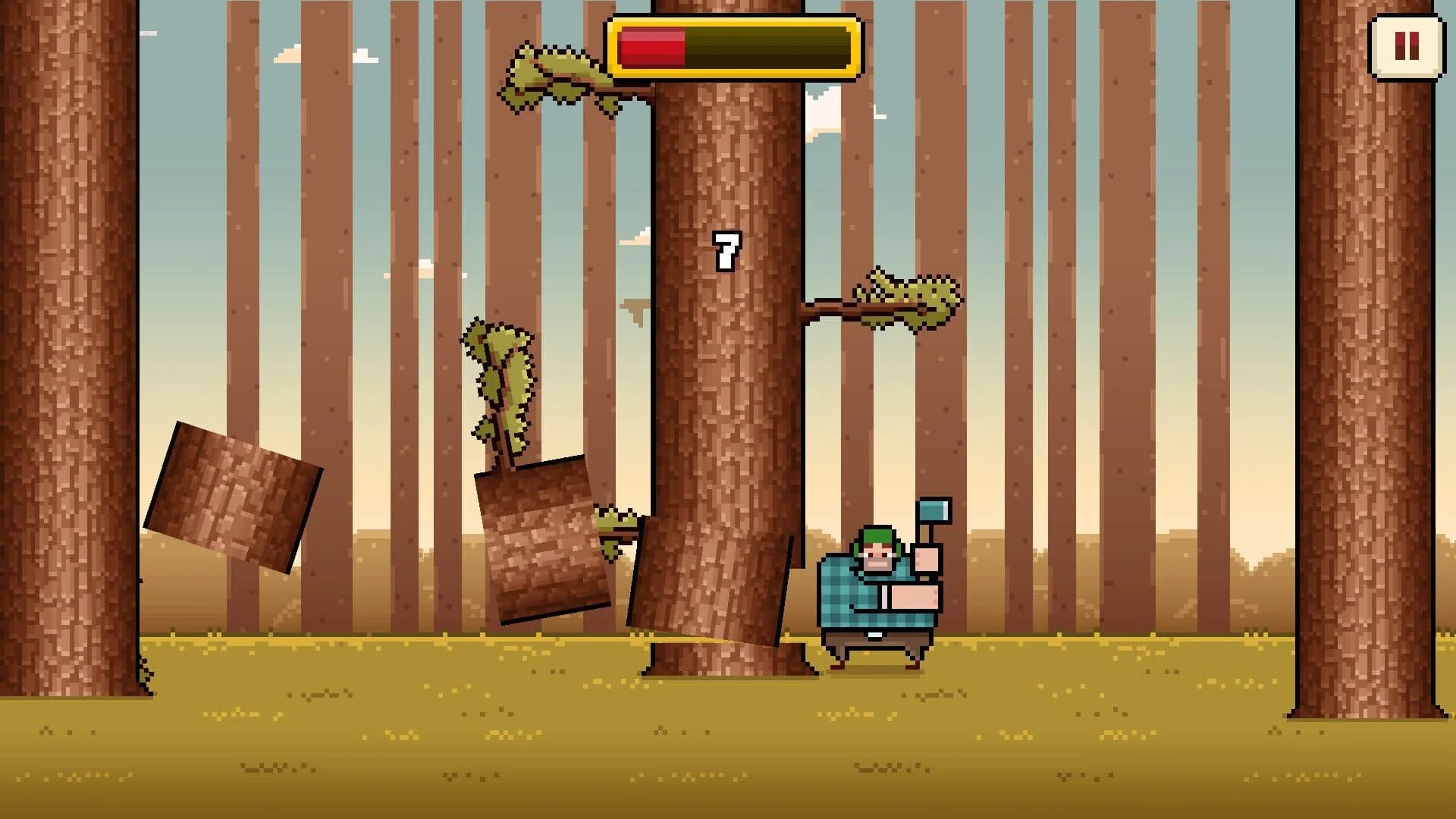Click the pause icon in top-right corner
Viewport: 1456px width, 819px height.
1407,47
